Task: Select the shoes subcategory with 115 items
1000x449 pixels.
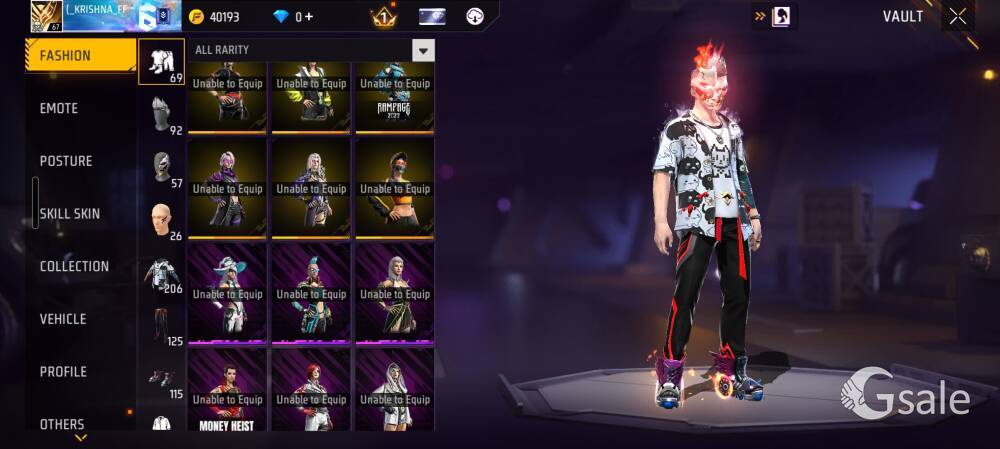Action: 161,380
